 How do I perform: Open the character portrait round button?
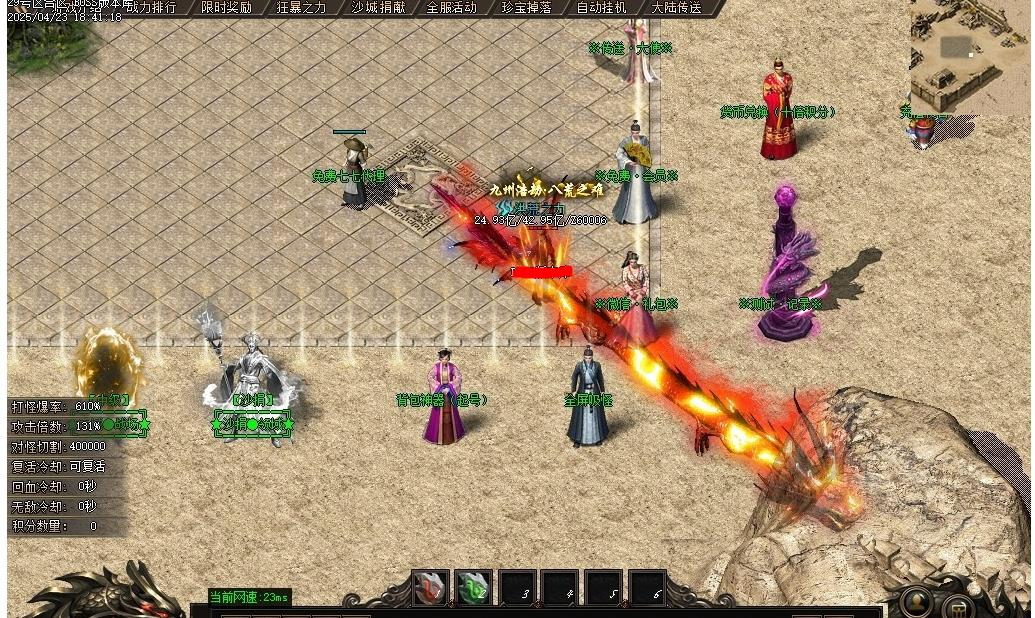(915, 602)
